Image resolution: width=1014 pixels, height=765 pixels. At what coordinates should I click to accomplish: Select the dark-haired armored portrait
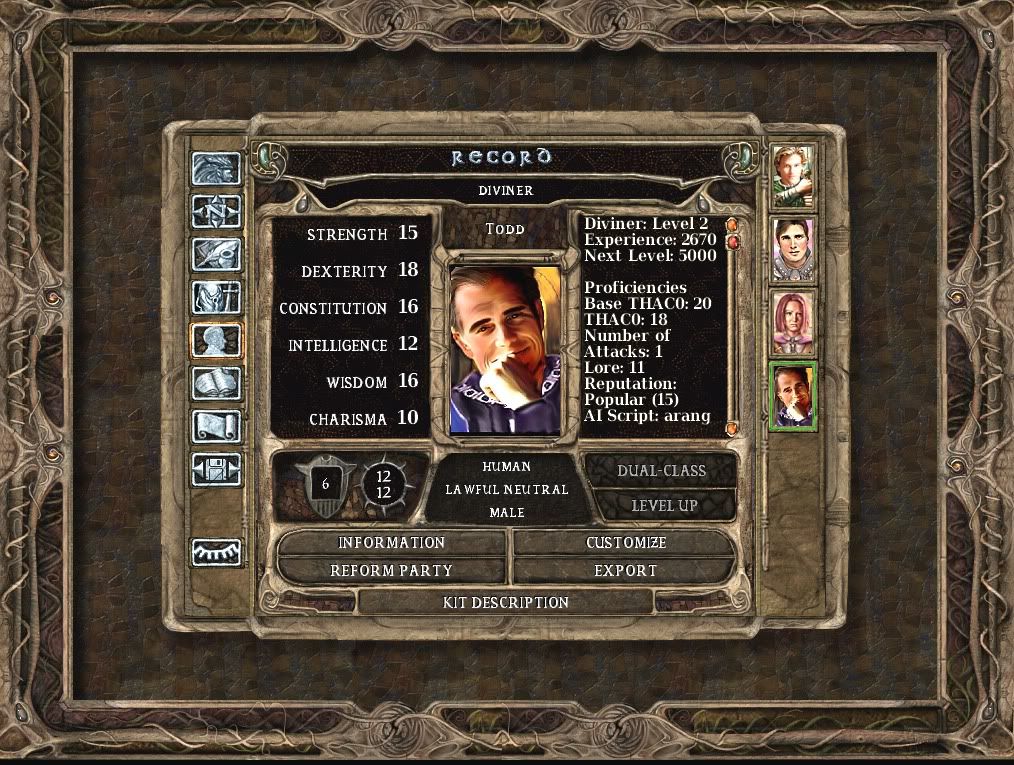pyautogui.click(x=793, y=249)
